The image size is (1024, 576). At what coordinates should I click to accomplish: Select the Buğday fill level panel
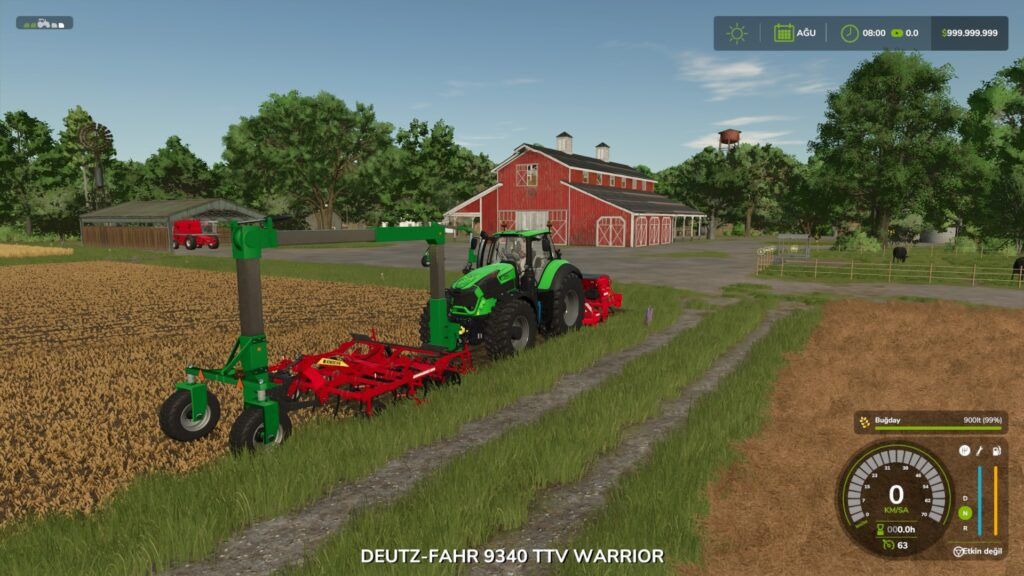[929, 422]
